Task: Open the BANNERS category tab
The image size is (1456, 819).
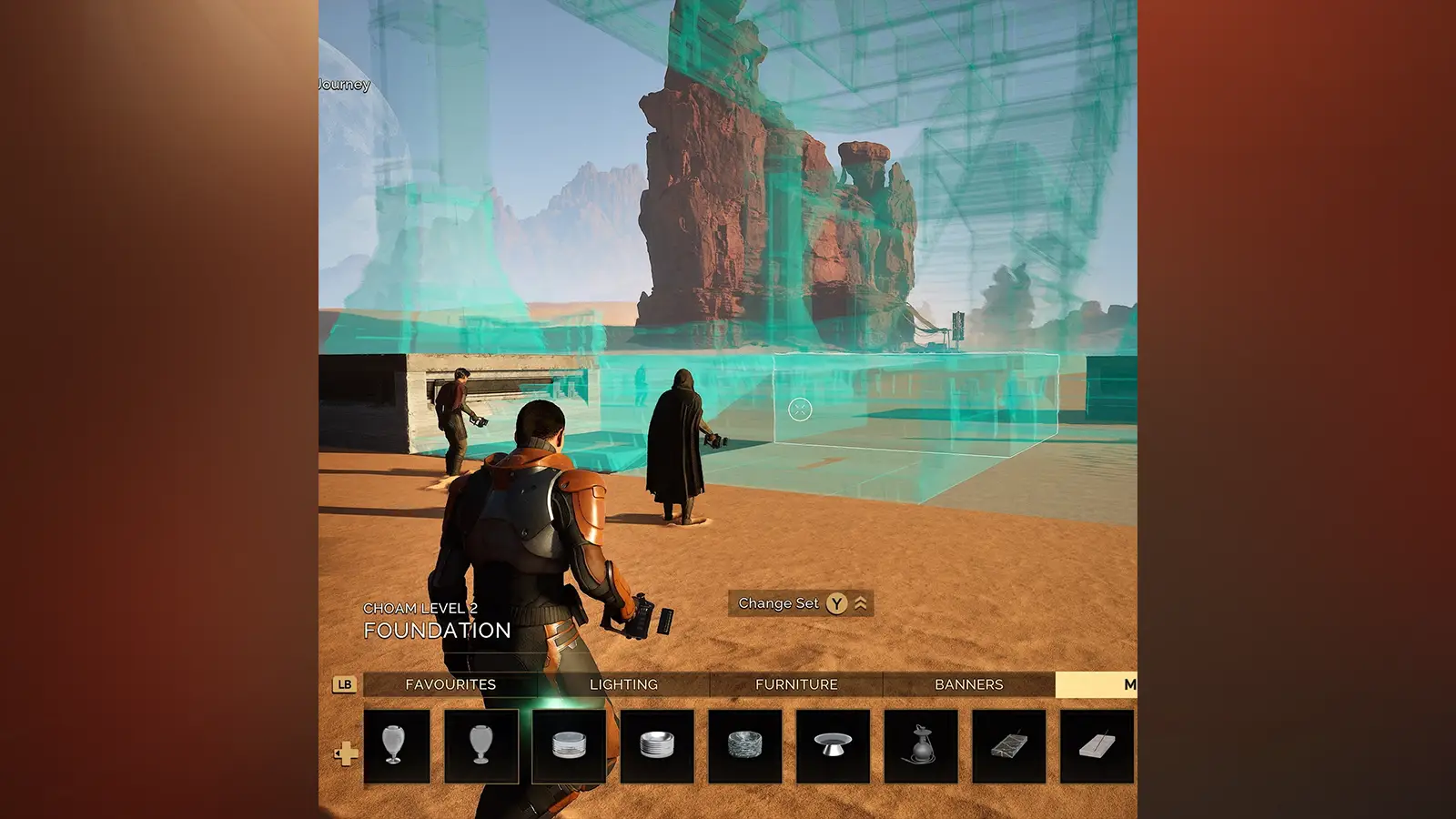Action: (x=969, y=684)
